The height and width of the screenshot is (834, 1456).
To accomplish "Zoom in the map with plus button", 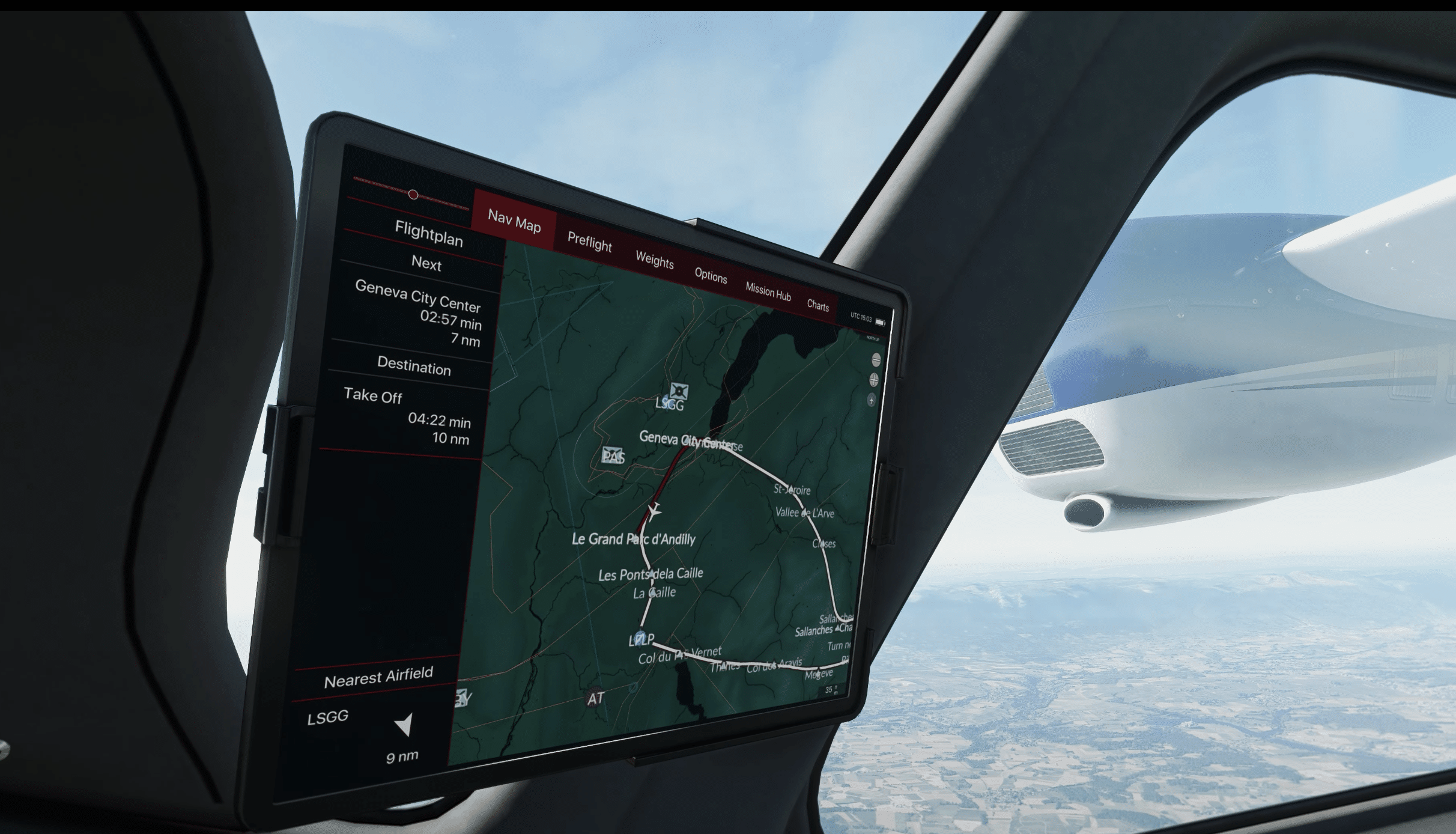I will (874, 380).
